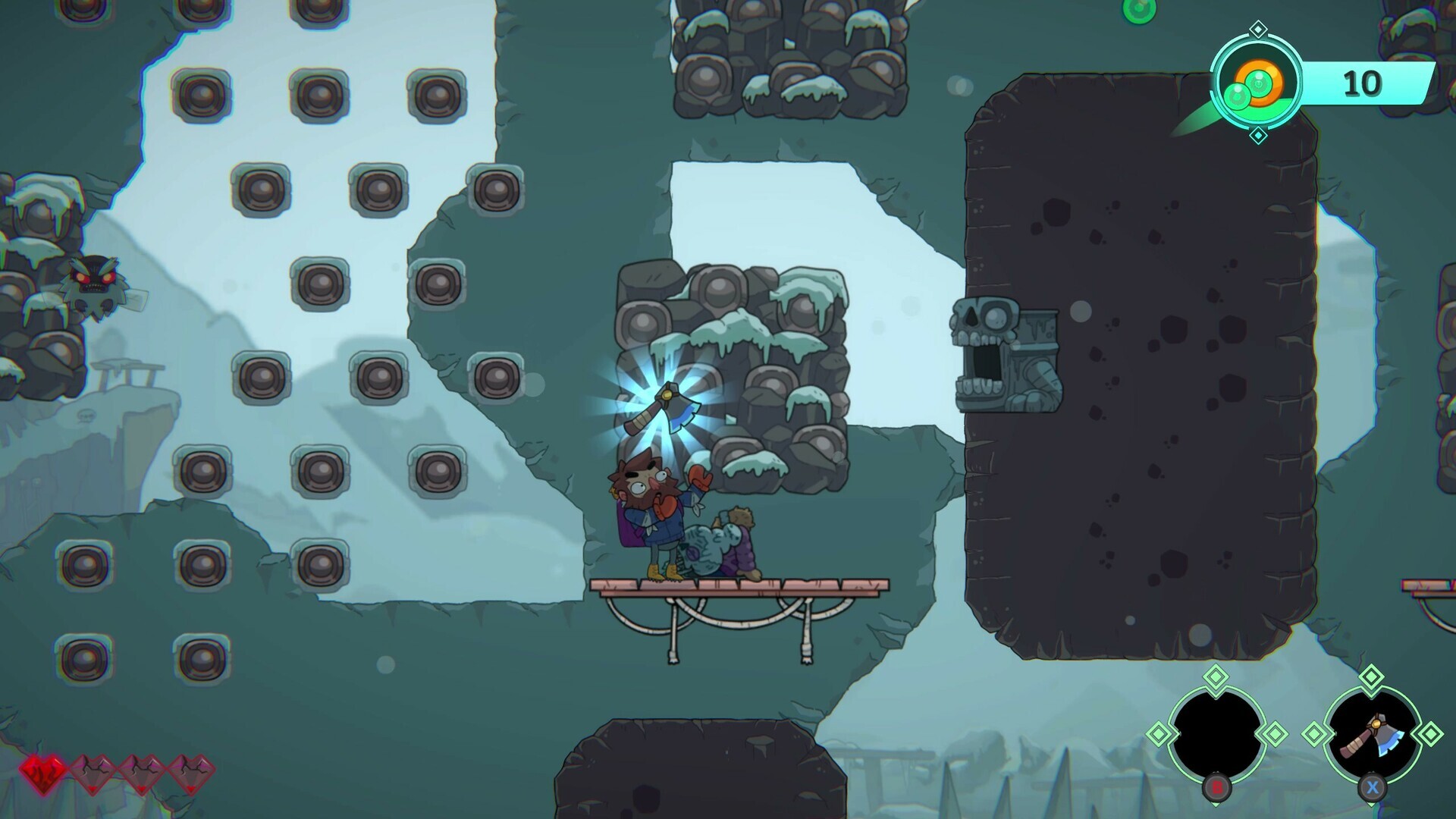
Task: Click the empty black ability slot
Action: pyautogui.click(x=1216, y=733)
